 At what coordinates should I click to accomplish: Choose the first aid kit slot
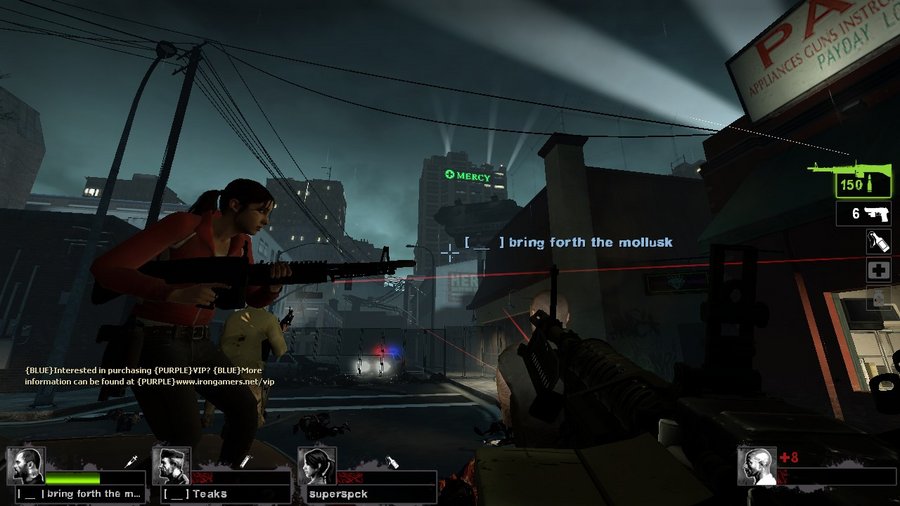point(877,271)
